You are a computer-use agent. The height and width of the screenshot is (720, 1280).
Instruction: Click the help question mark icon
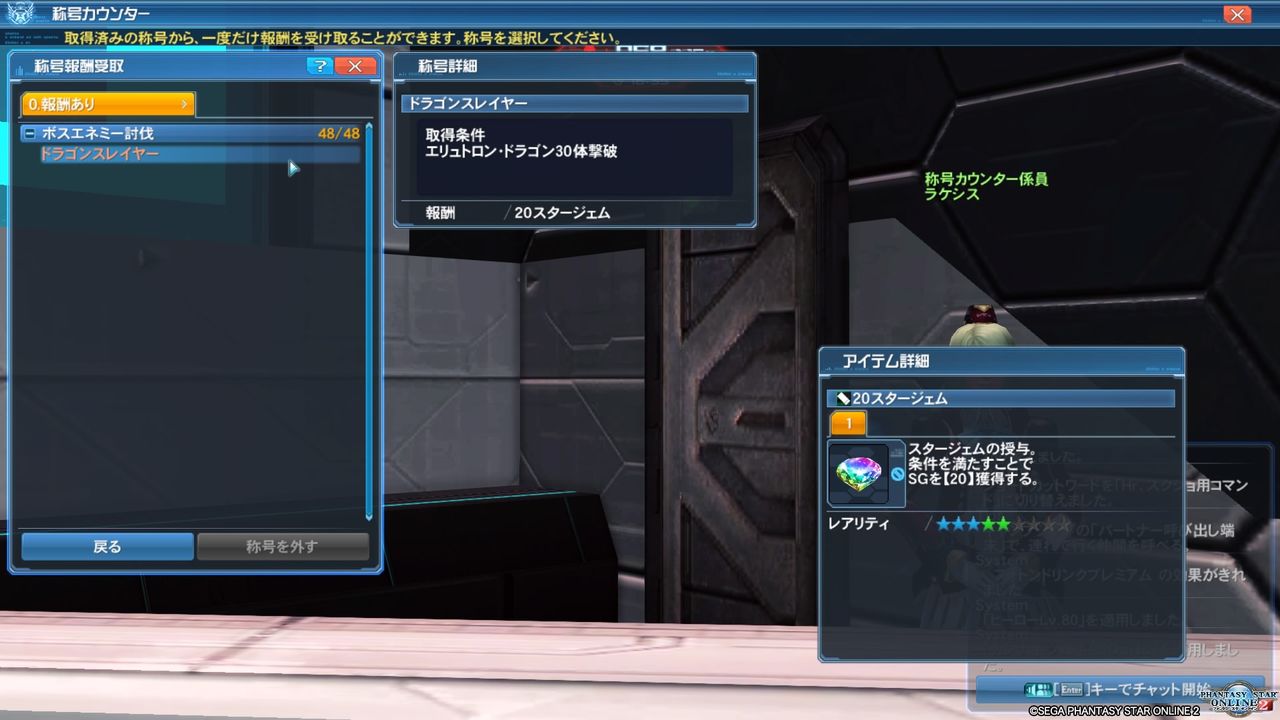[318, 66]
